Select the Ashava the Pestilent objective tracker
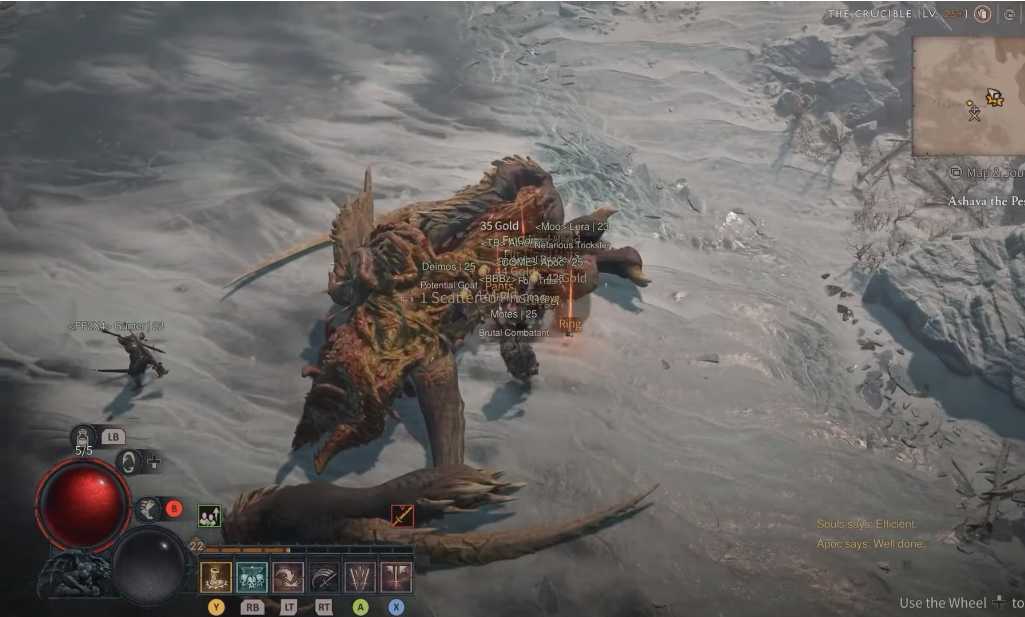The width and height of the screenshot is (1025, 617). pyautogui.click(x=986, y=201)
